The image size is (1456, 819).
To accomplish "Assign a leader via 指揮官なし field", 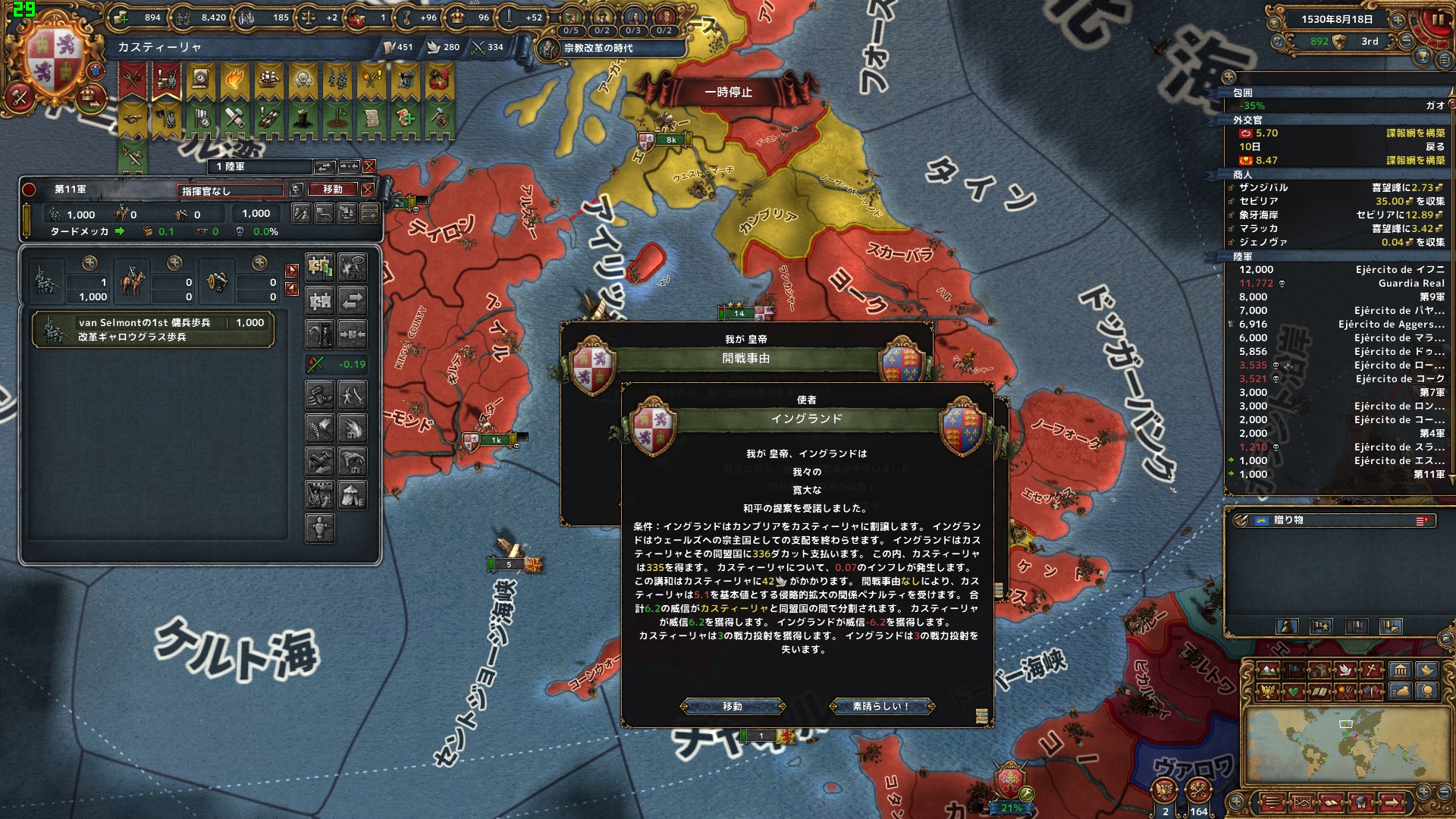I will [231, 190].
